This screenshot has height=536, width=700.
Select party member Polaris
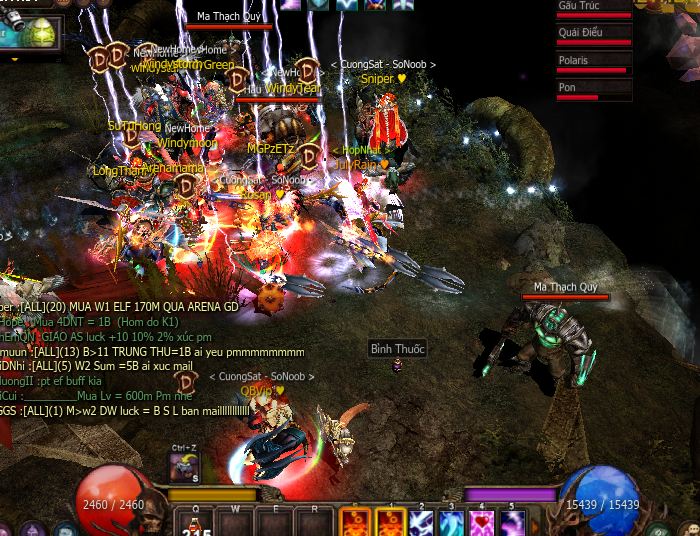594,63
